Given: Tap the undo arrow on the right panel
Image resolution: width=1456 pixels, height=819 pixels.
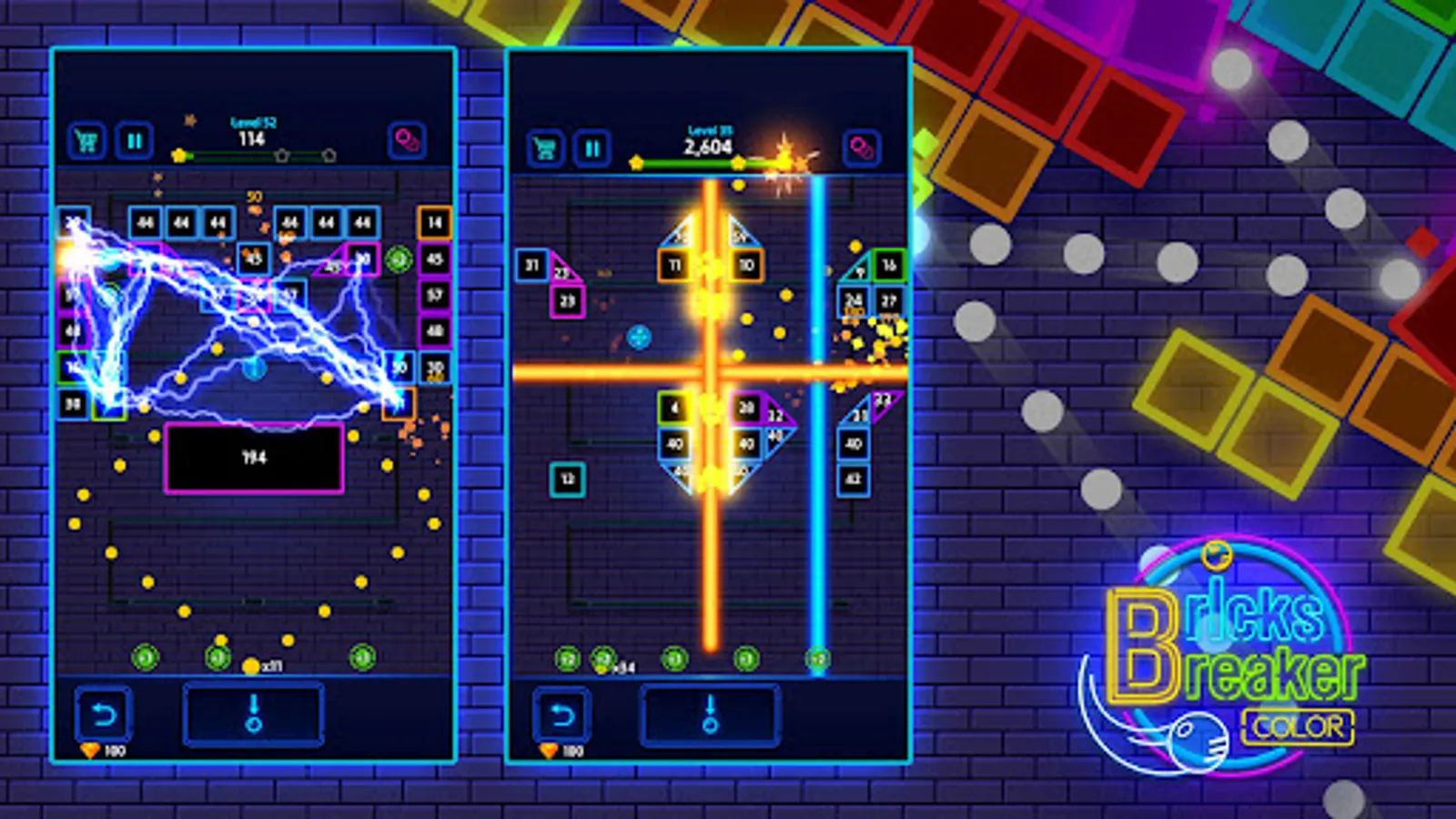Looking at the screenshot, I should tap(564, 717).
